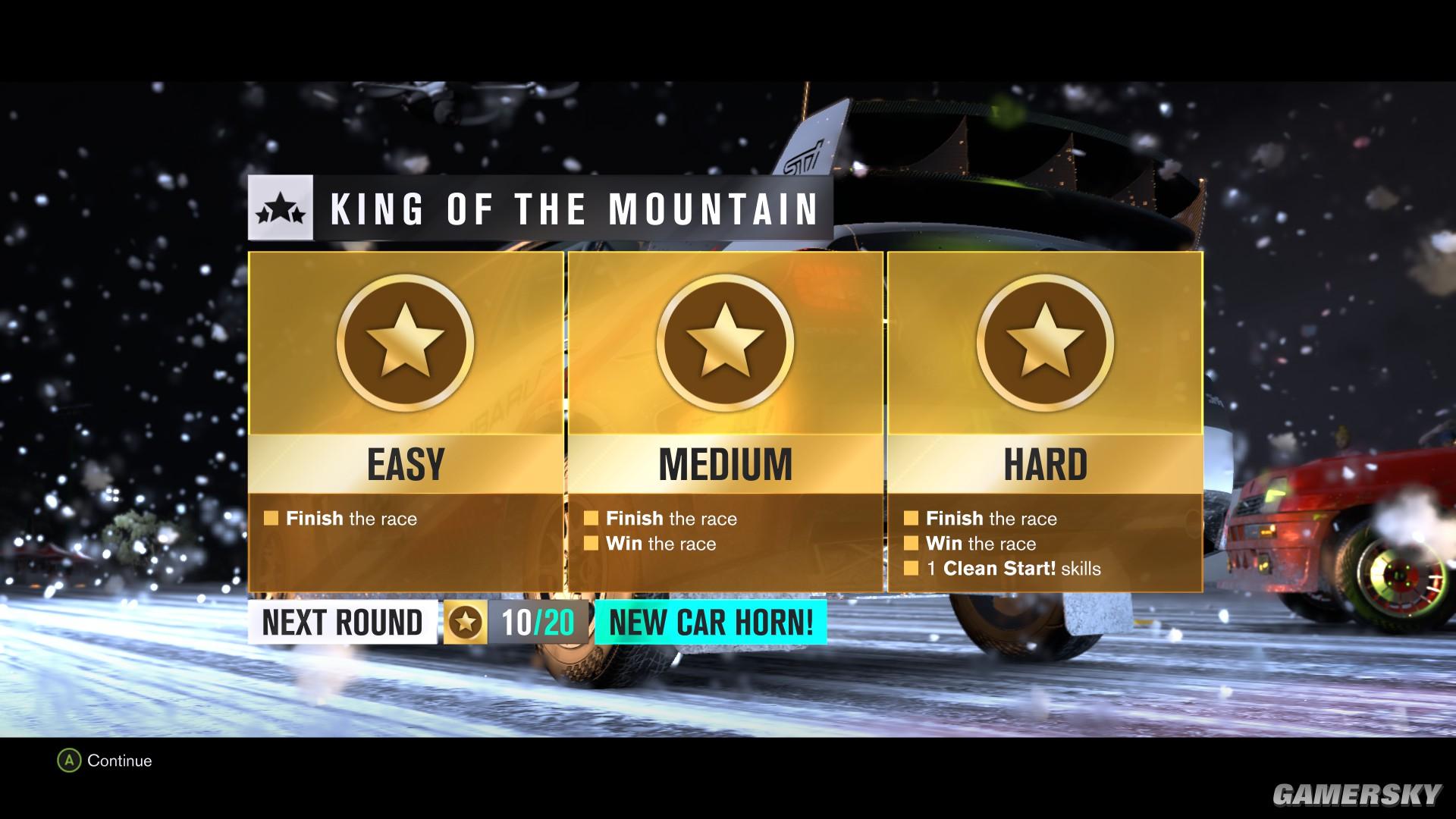Click the Continue prompt
This screenshot has height=819, width=1456.
[x=105, y=761]
